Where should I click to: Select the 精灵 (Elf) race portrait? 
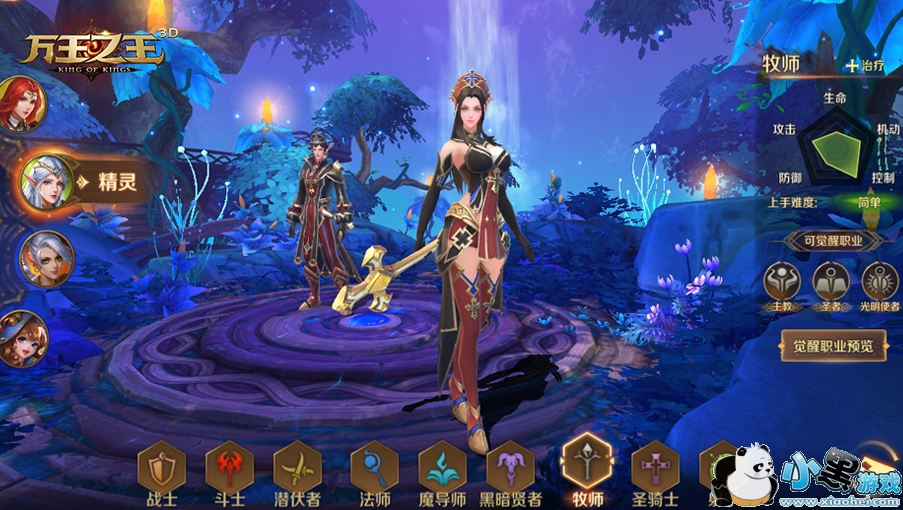click(46, 182)
